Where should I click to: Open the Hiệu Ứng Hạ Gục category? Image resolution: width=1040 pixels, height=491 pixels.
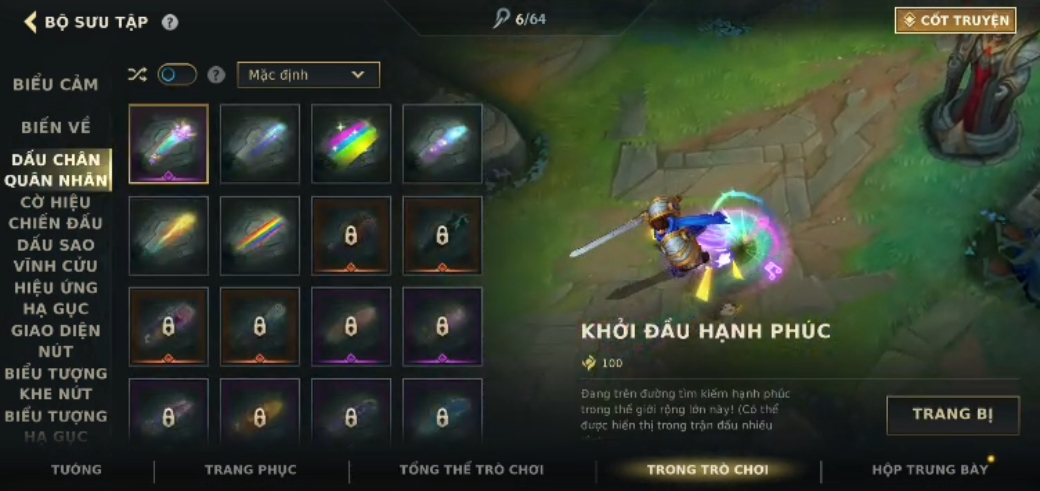[x=56, y=298]
